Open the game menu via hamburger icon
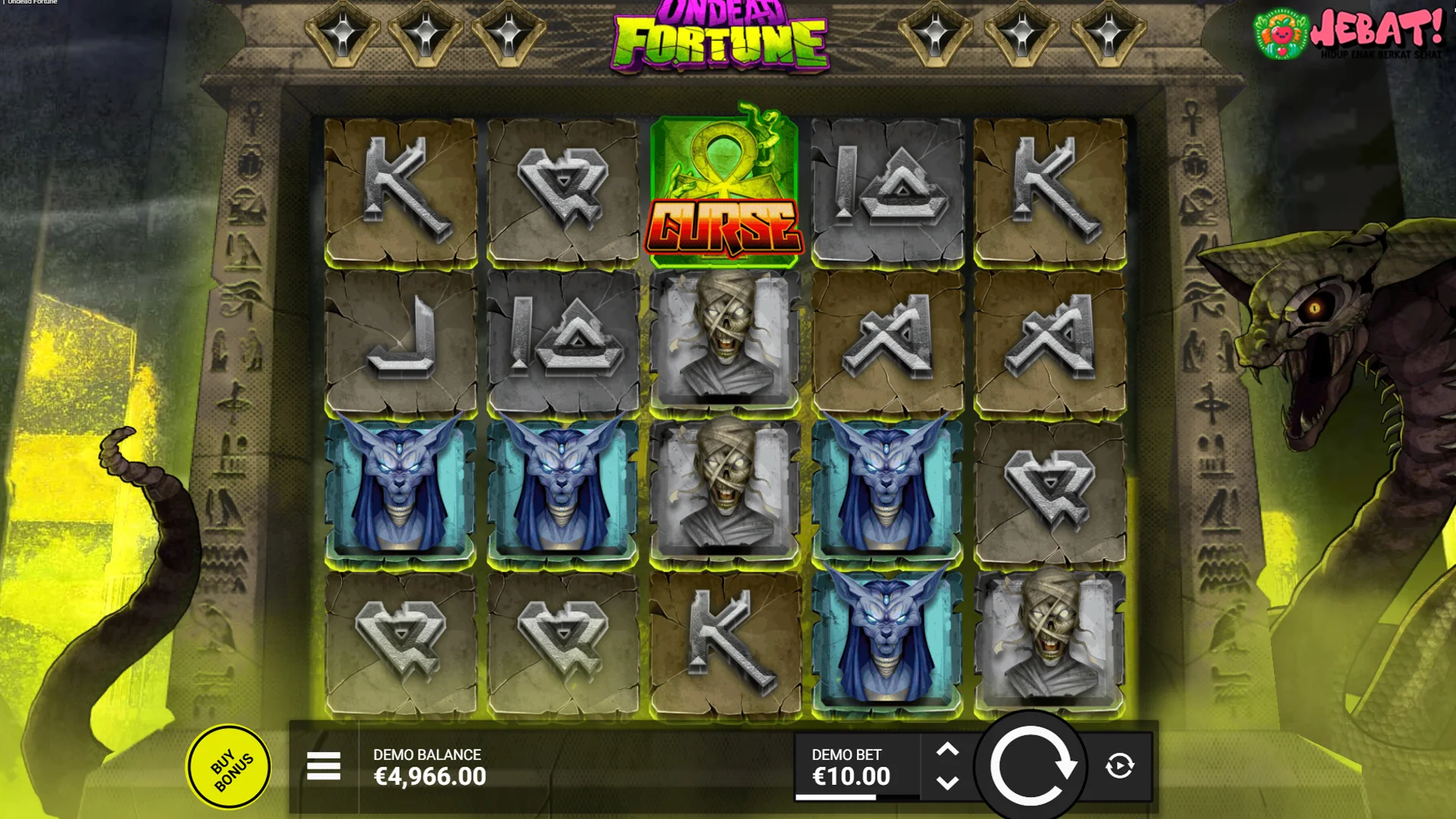1456x819 pixels. tap(323, 767)
